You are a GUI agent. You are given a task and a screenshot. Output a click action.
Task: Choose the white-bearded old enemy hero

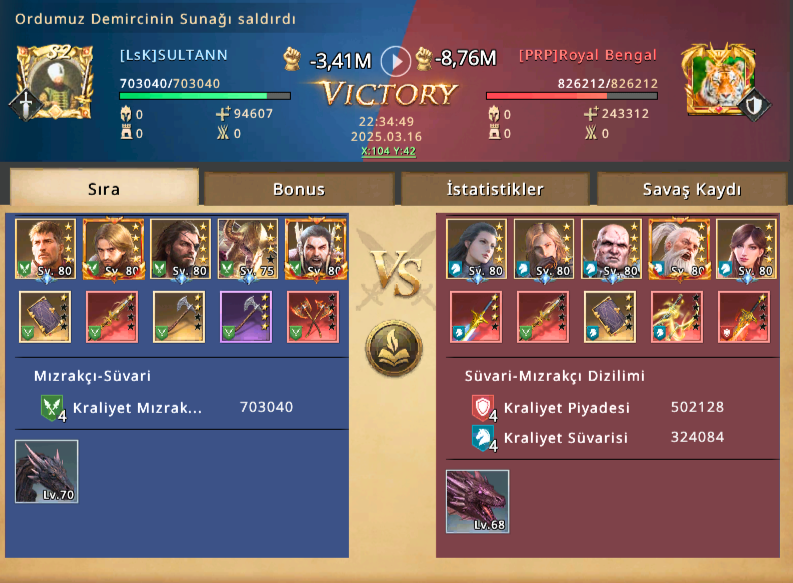pos(679,249)
